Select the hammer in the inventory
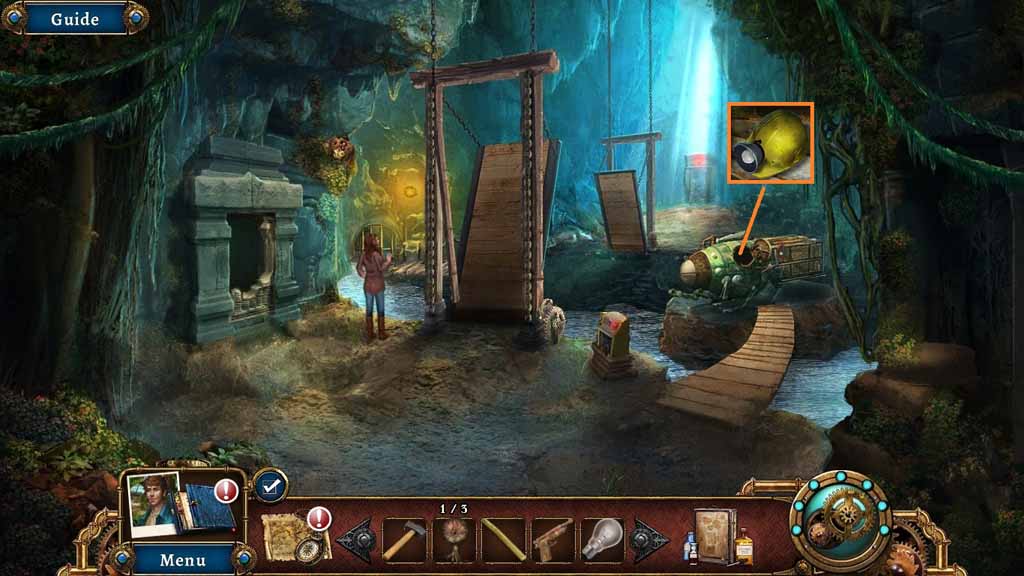 tap(404, 540)
